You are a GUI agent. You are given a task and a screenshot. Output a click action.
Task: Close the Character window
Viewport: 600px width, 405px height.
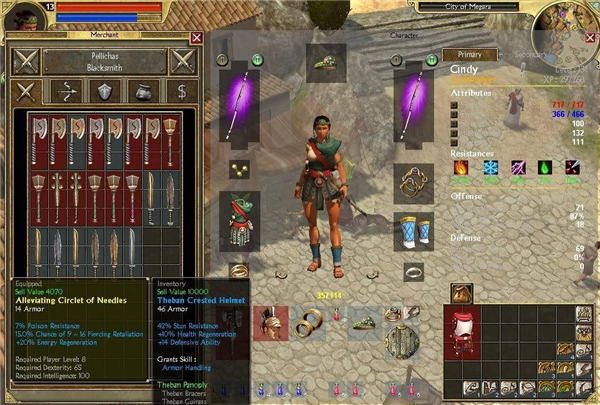coord(589,38)
